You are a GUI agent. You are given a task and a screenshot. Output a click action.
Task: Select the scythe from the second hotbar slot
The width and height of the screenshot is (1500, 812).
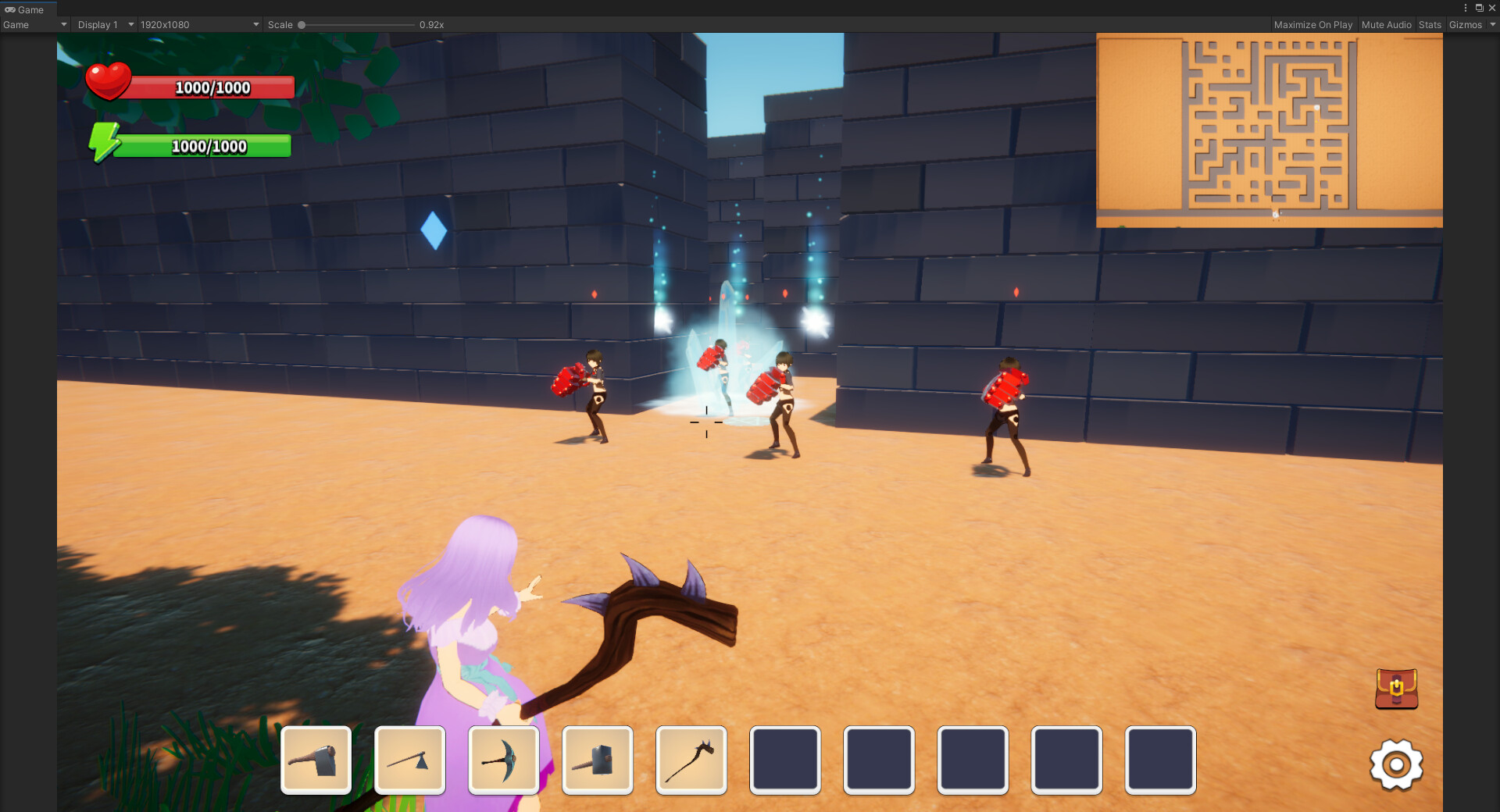click(409, 760)
